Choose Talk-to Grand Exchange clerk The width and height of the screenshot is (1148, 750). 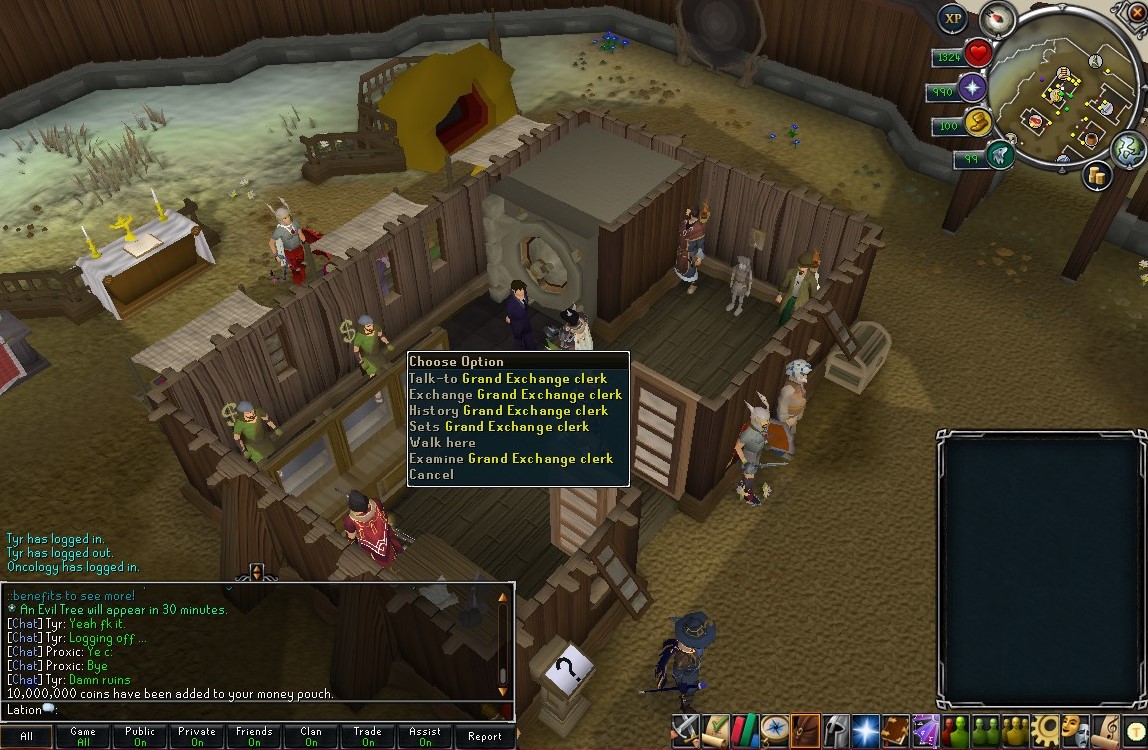508,379
